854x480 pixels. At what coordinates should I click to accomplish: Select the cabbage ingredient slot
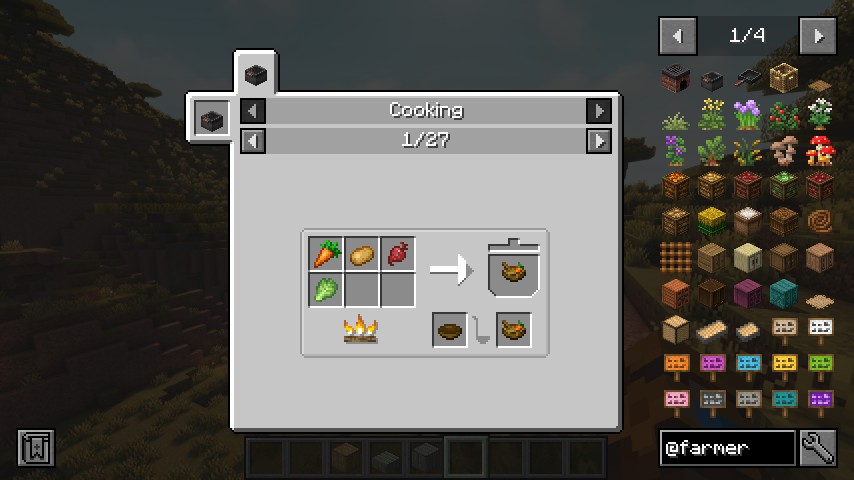pos(326,290)
